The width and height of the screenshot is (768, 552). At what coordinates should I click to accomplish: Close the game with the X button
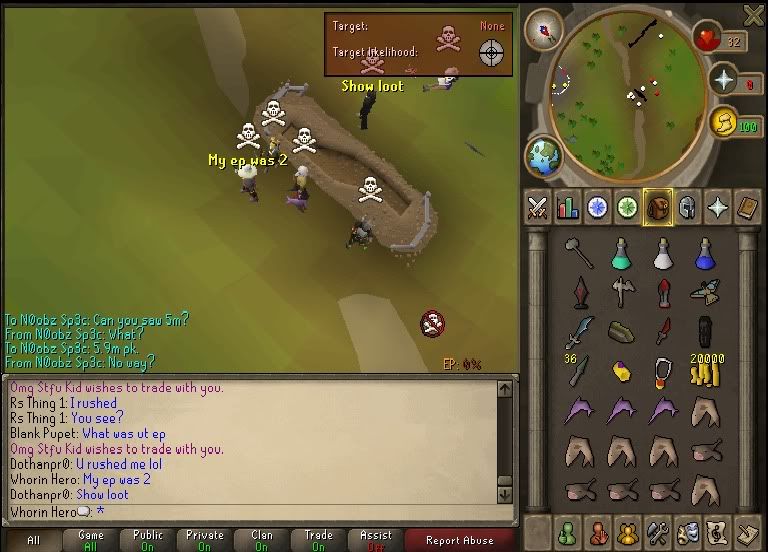pos(753,14)
